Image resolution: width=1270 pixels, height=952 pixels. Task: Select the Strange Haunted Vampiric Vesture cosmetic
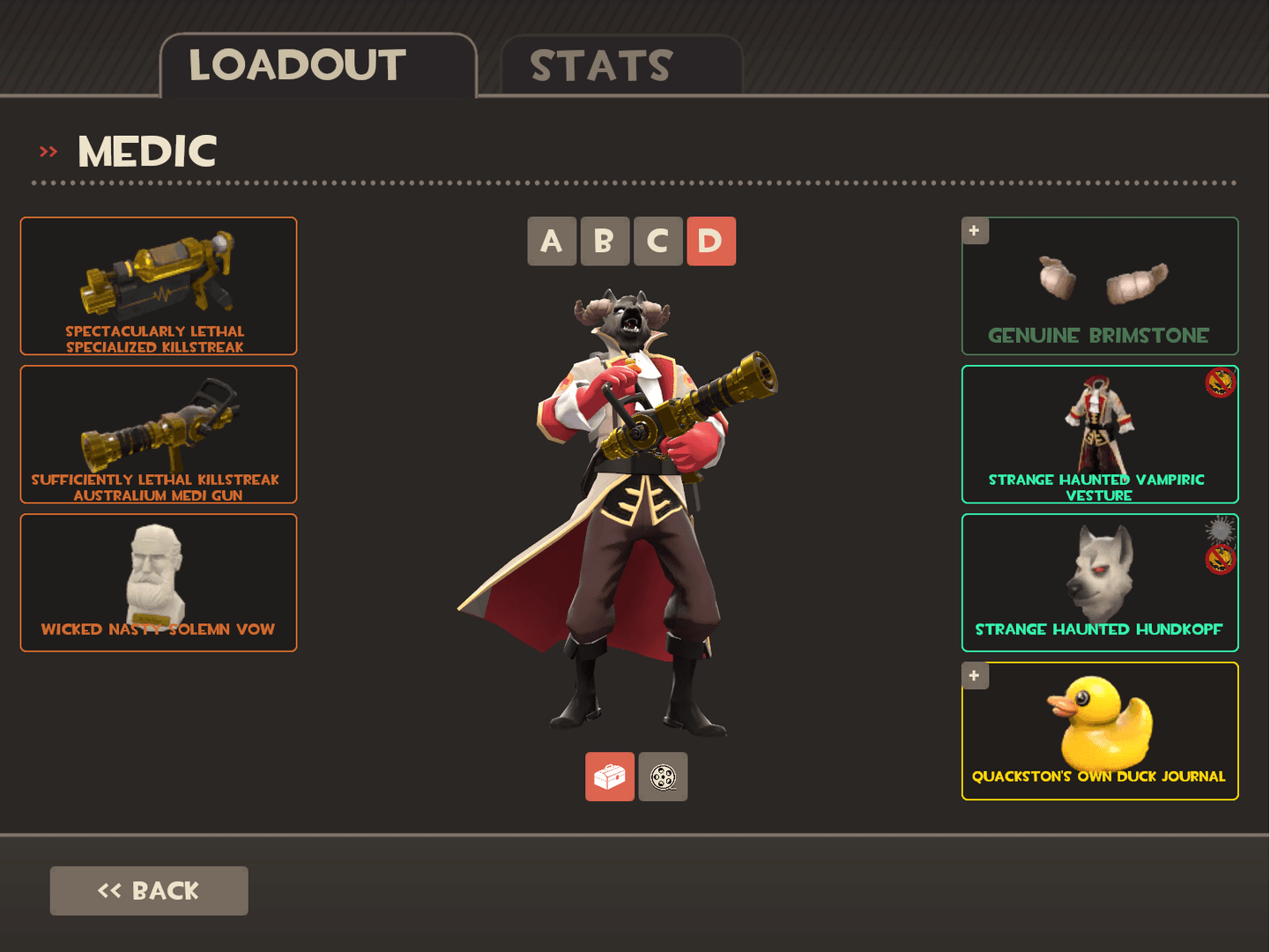point(1099,432)
